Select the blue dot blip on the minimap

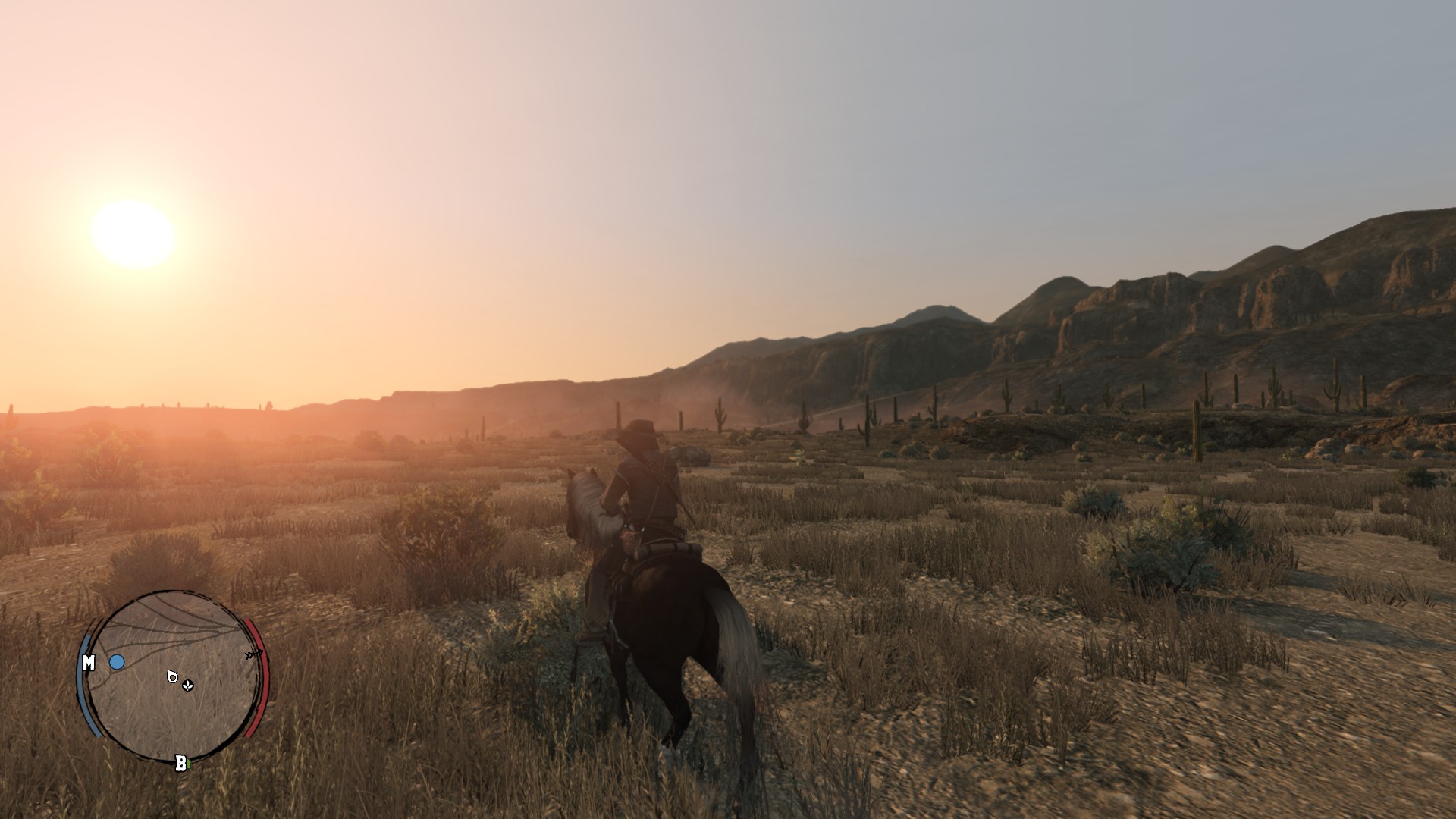(x=117, y=661)
